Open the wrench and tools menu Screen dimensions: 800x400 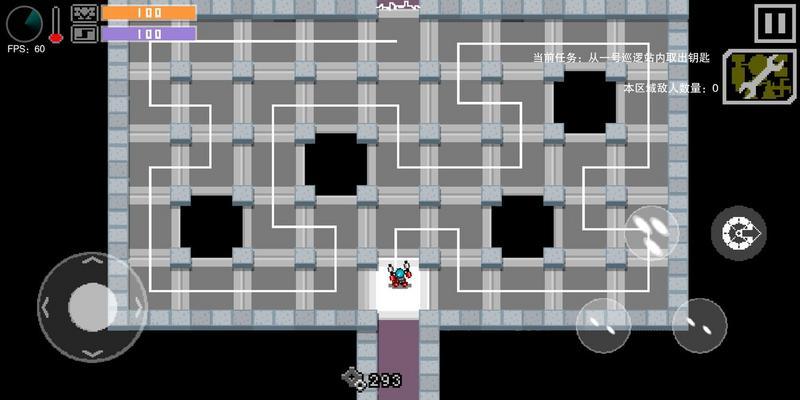[759, 77]
